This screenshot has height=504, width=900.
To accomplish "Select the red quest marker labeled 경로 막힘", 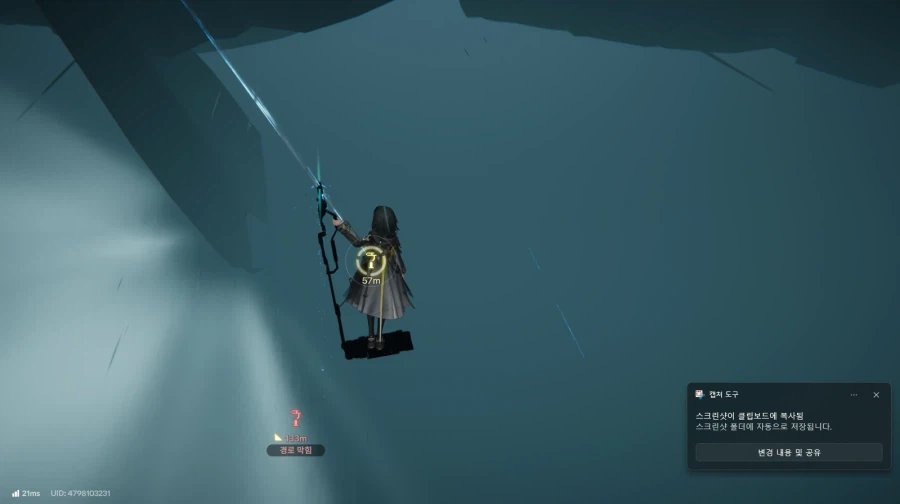I will (295, 419).
